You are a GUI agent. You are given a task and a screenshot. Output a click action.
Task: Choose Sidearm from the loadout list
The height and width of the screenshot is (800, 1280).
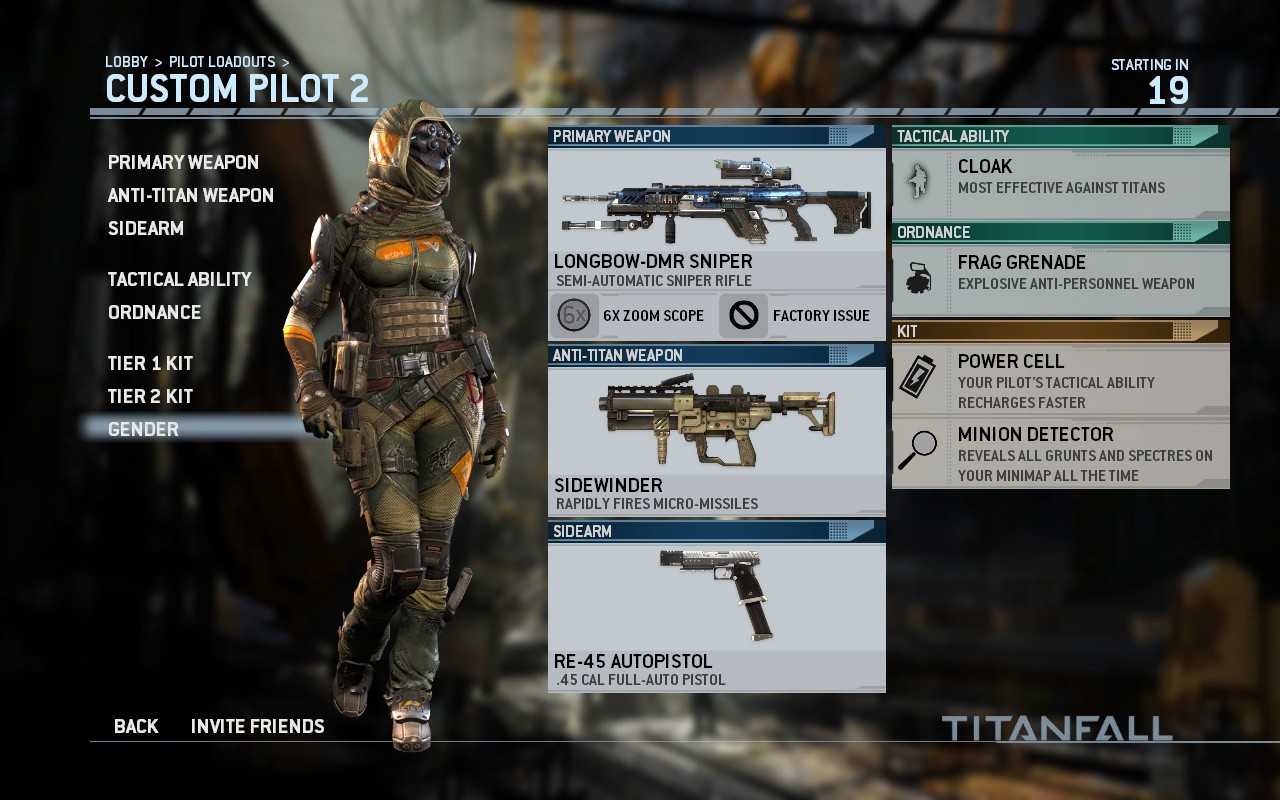tap(146, 228)
